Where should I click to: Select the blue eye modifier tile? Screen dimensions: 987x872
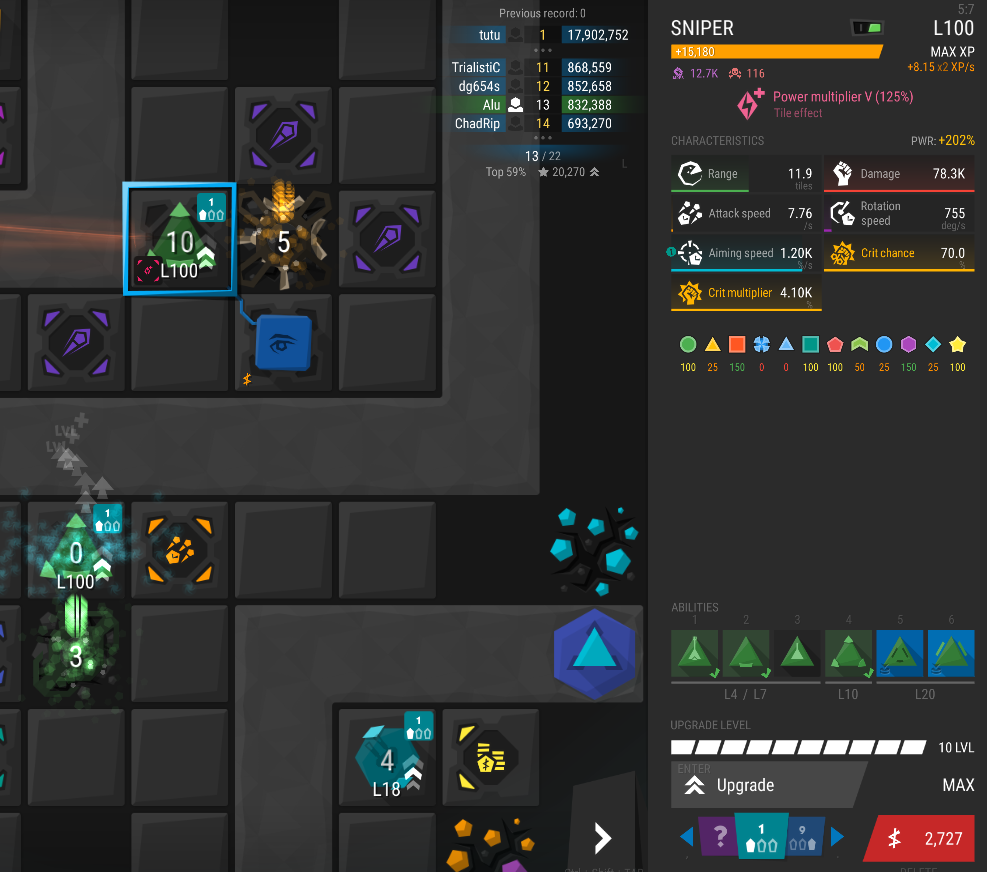(284, 343)
